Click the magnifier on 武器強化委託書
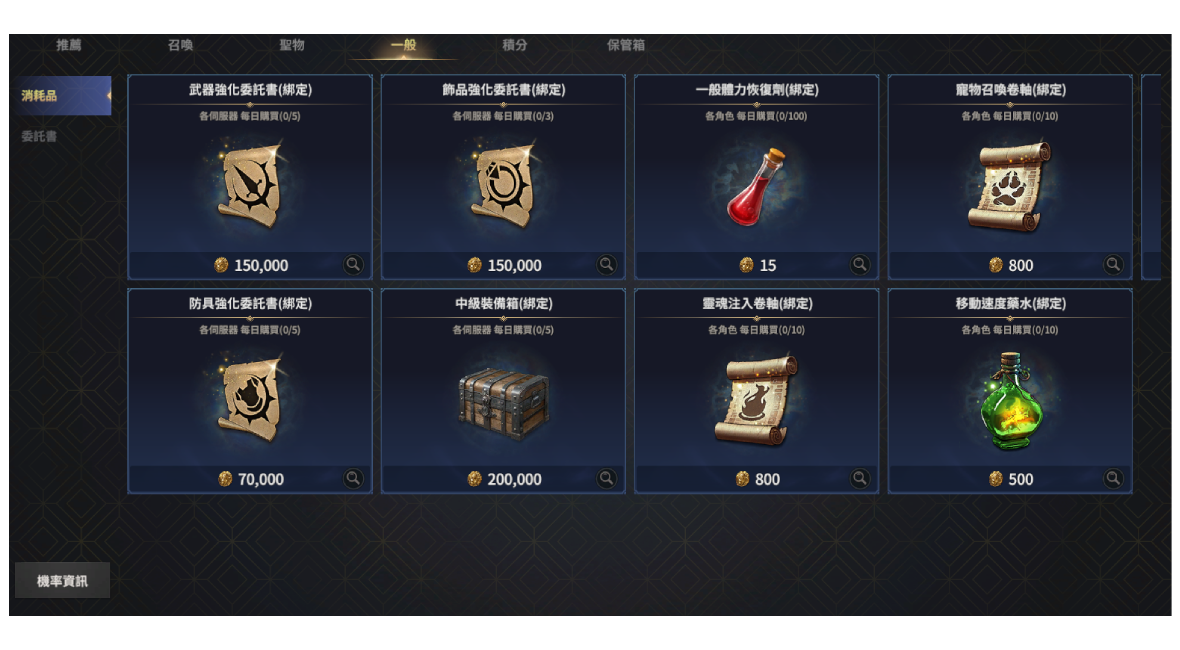This screenshot has height=650, width=1180. (353, 265)
